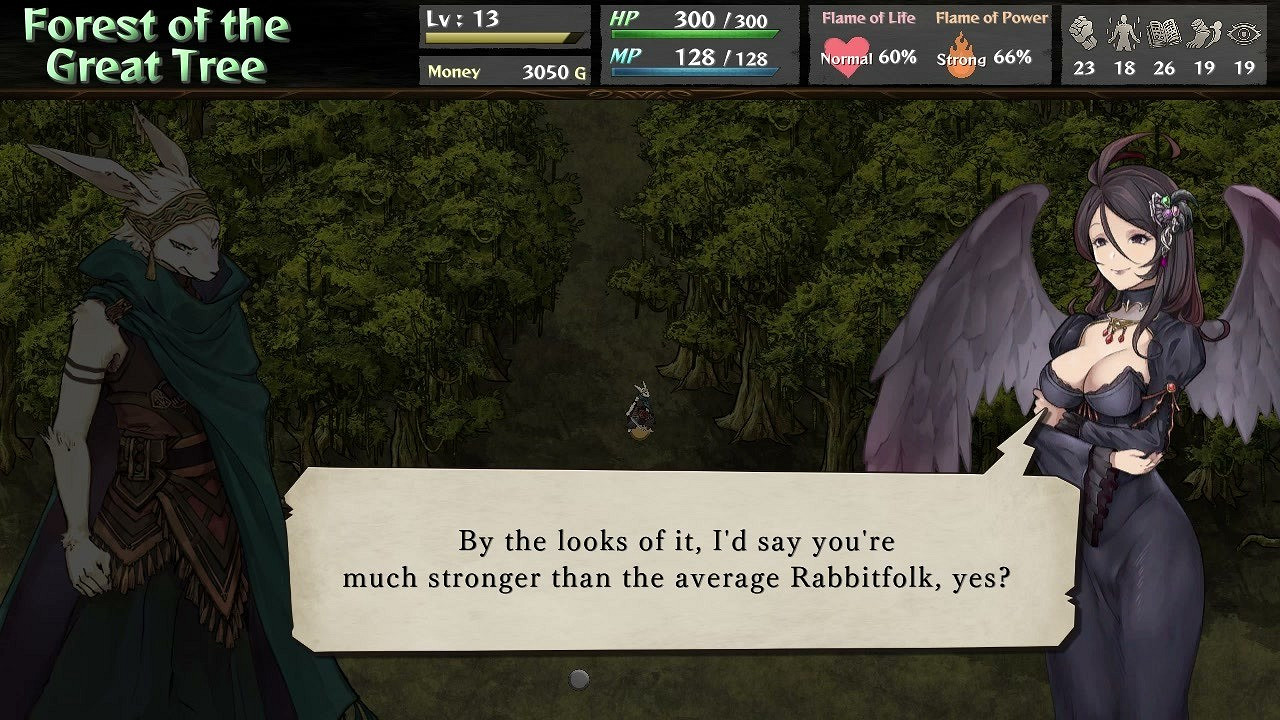Click the Lv: 13 level display

click(x=460, y=17)
